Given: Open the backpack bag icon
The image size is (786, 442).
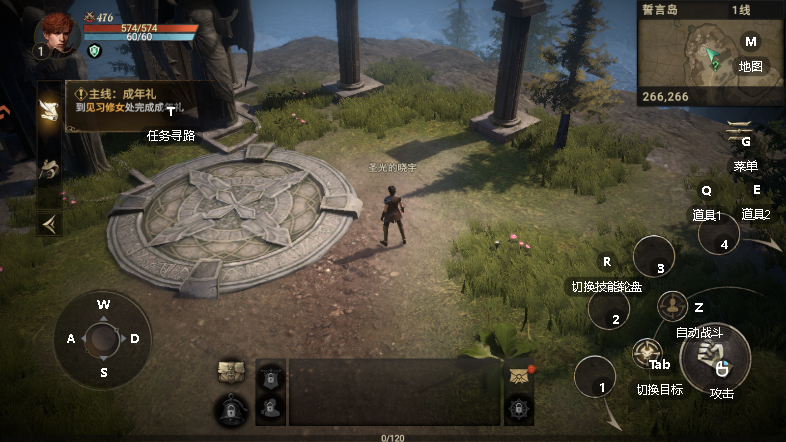Looking at the screenshot, I should click(231, 372).
